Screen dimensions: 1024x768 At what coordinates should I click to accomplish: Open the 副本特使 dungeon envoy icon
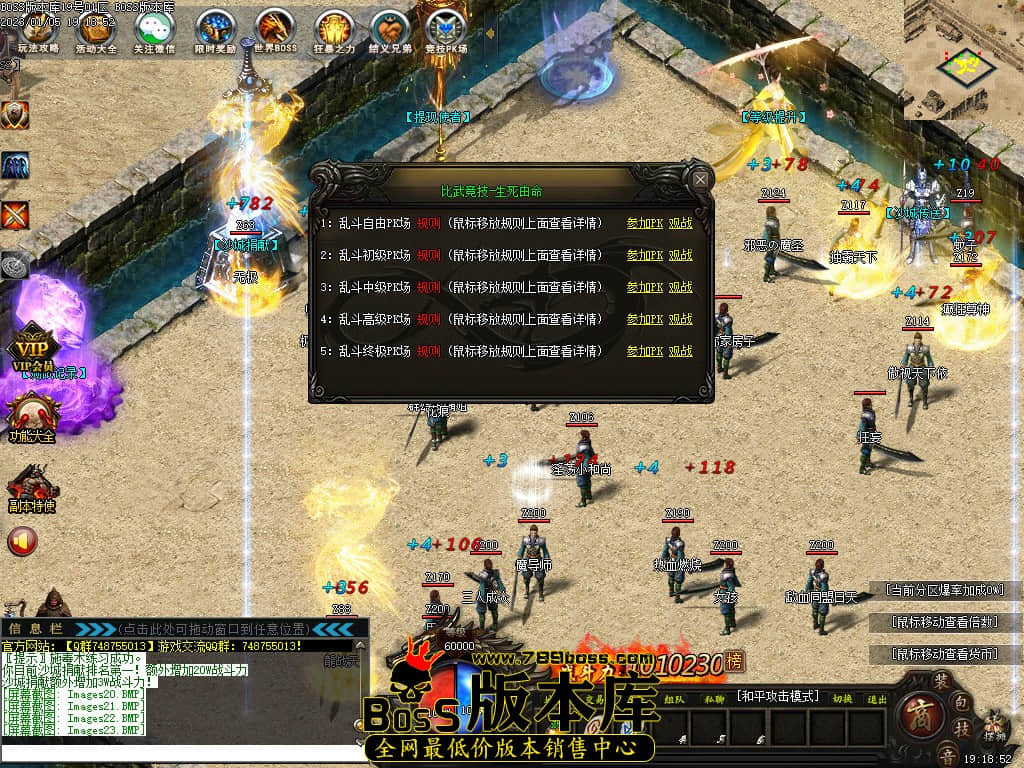click(30, 490)
